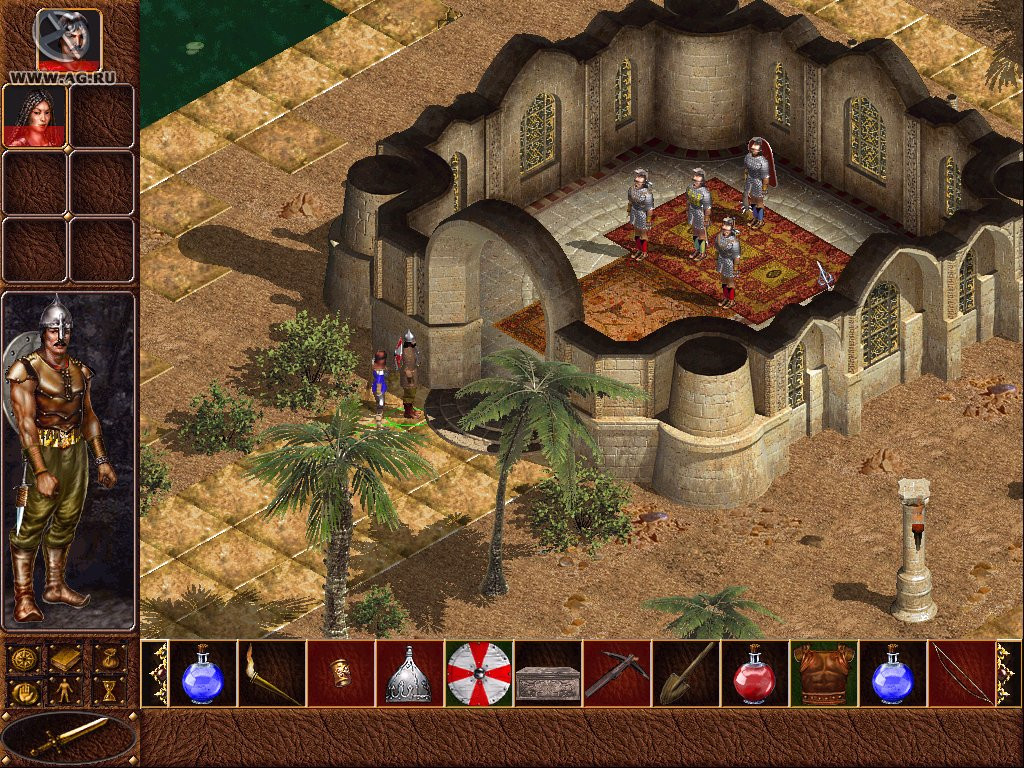Choose the leather cuirass armor slot
Screen dimensions: 1024x768
point(823,674)
